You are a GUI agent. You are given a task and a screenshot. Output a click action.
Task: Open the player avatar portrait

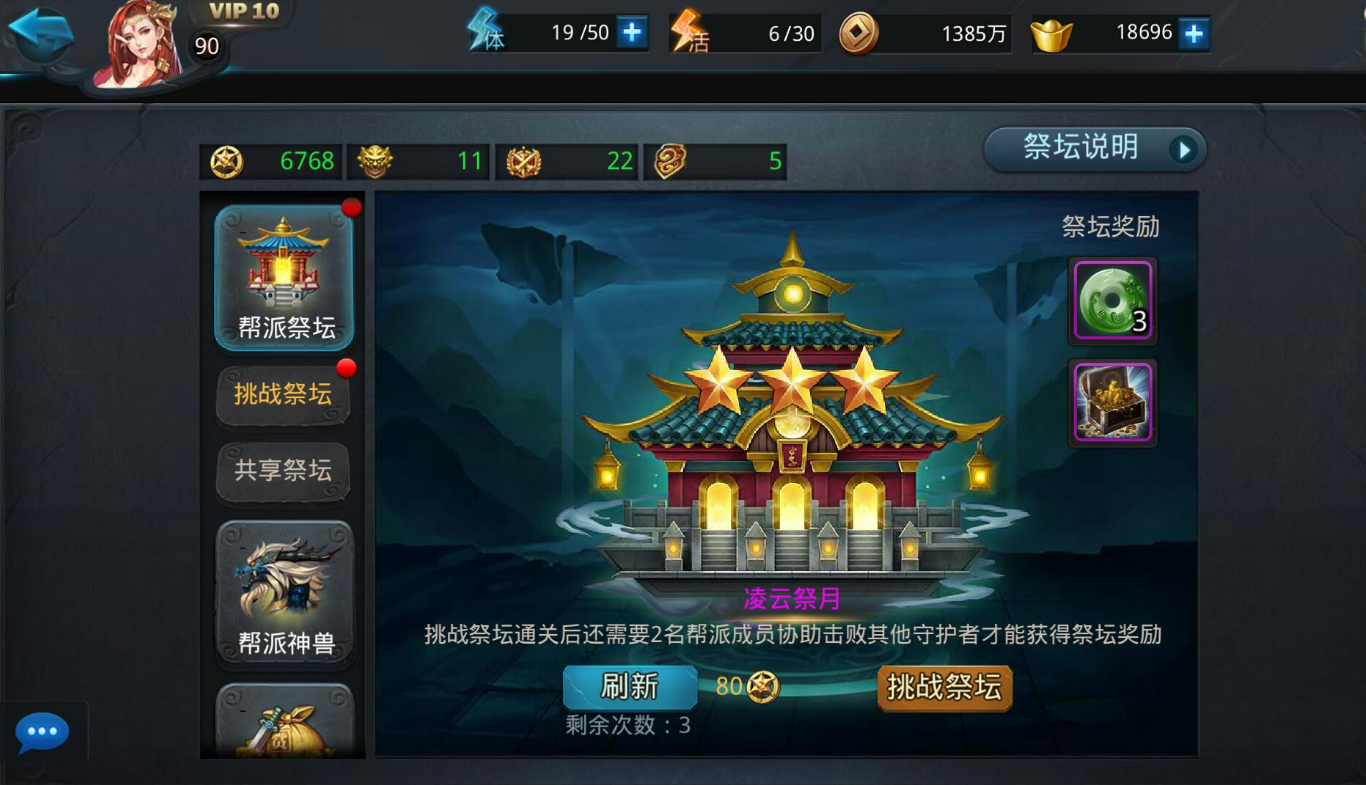point(139,45)
